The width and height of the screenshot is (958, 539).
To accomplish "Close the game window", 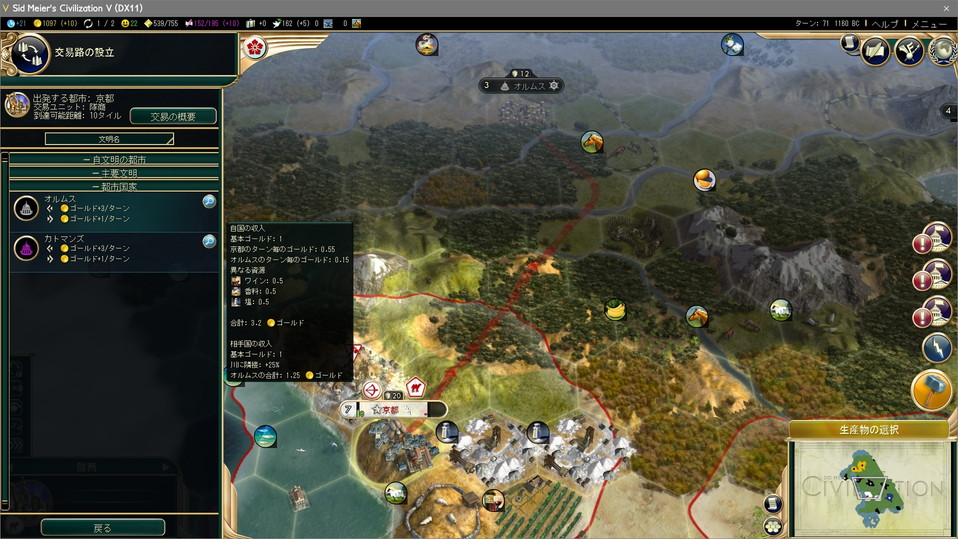I will click(945, 8).
